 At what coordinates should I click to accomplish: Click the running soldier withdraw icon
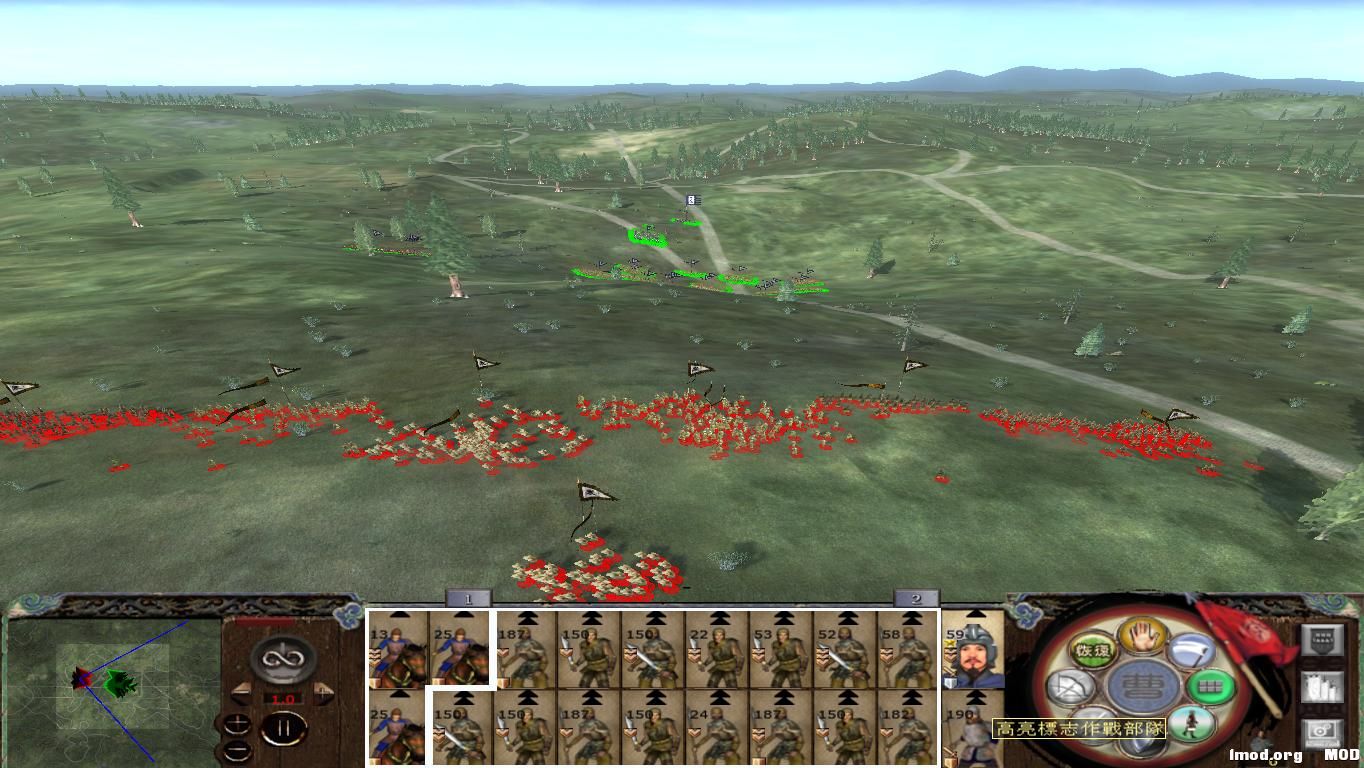click(1193, 722)
